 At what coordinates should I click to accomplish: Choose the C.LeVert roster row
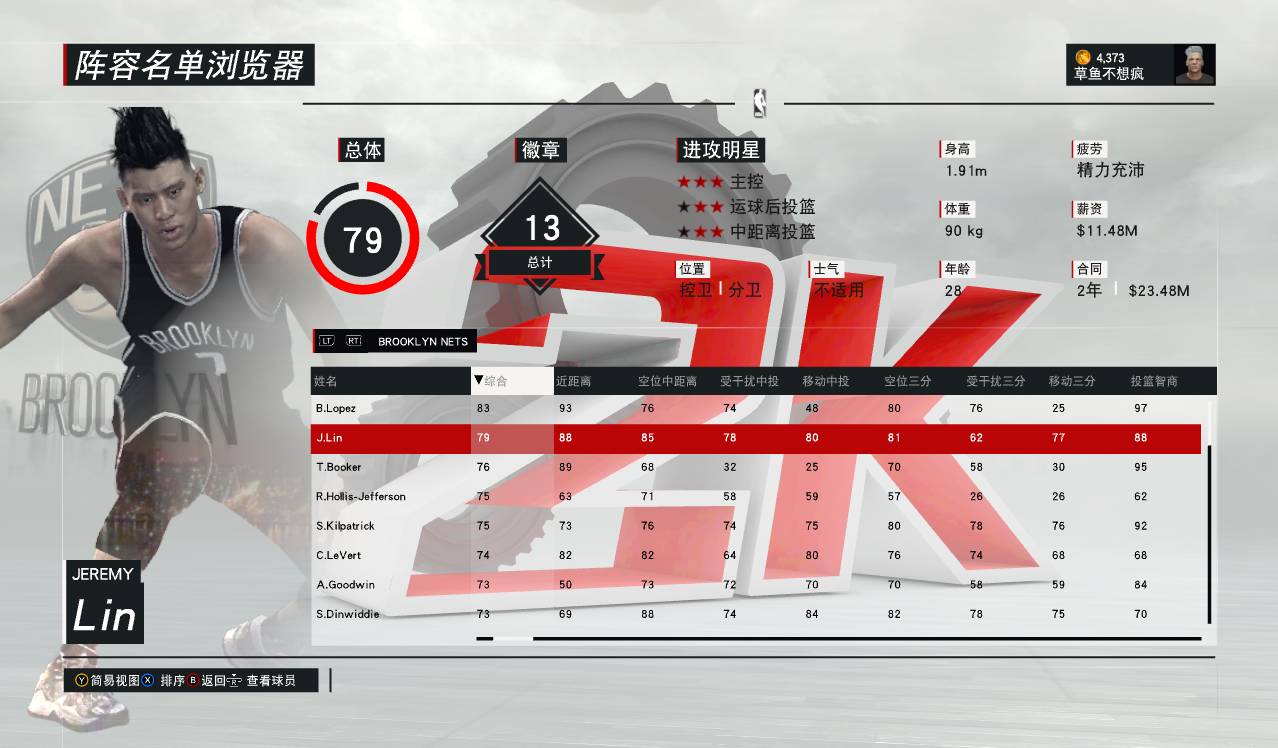[337, 555]
